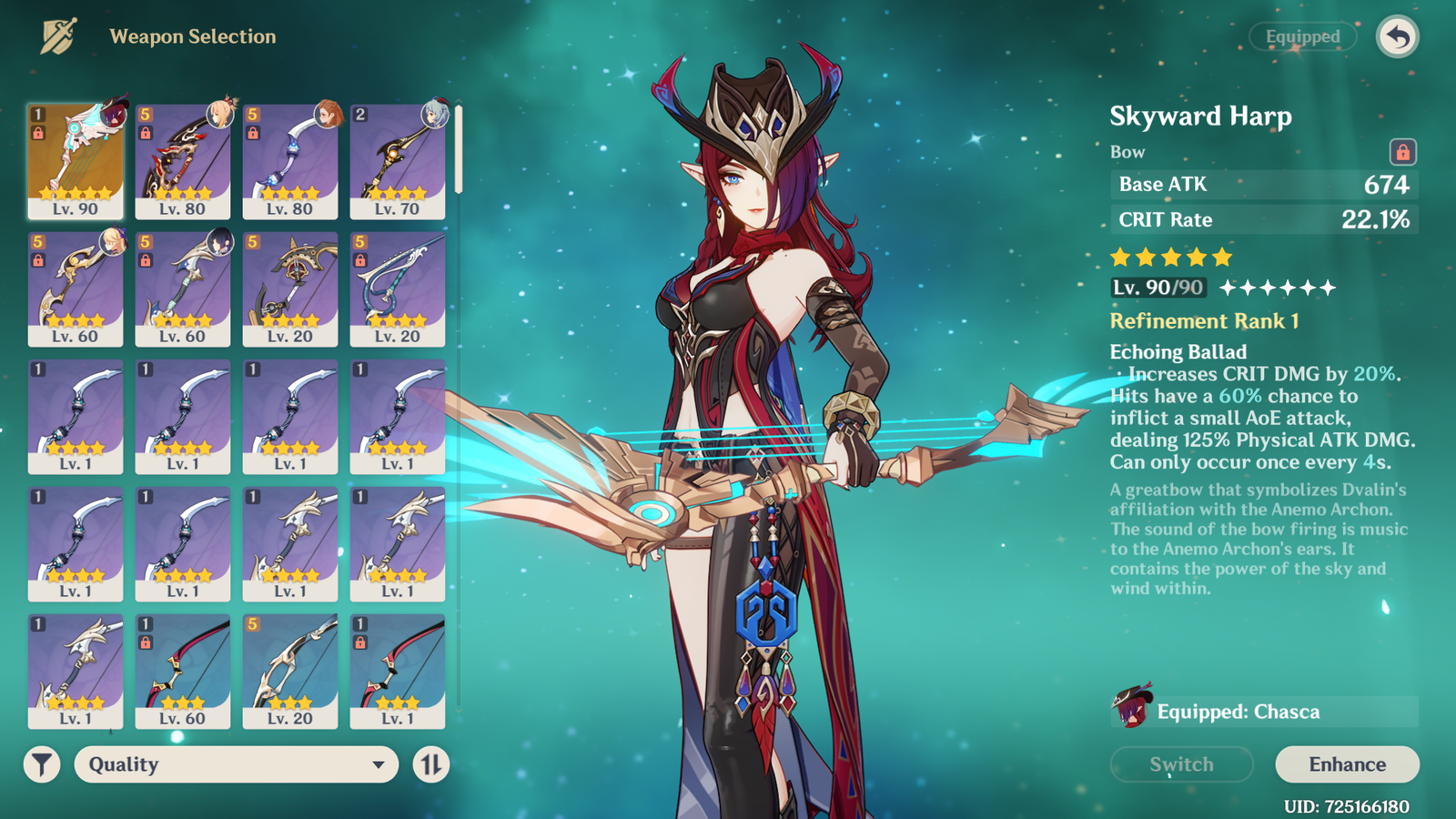Image resolution: width=1456 pixels, height=819 pixels.
Task: Open the weapon filter funnel button
Action: tap(42, 764)
